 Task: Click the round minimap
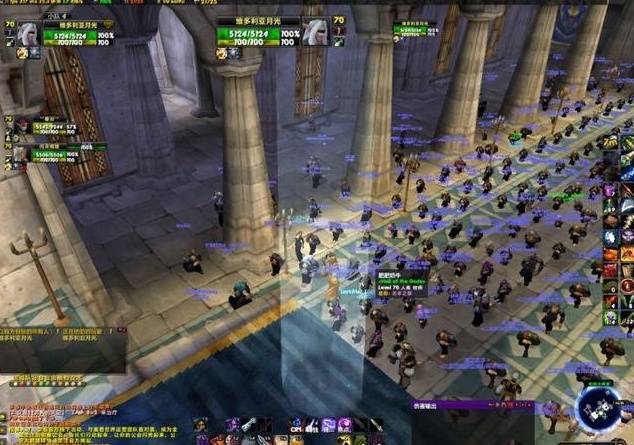coord(598,412)
